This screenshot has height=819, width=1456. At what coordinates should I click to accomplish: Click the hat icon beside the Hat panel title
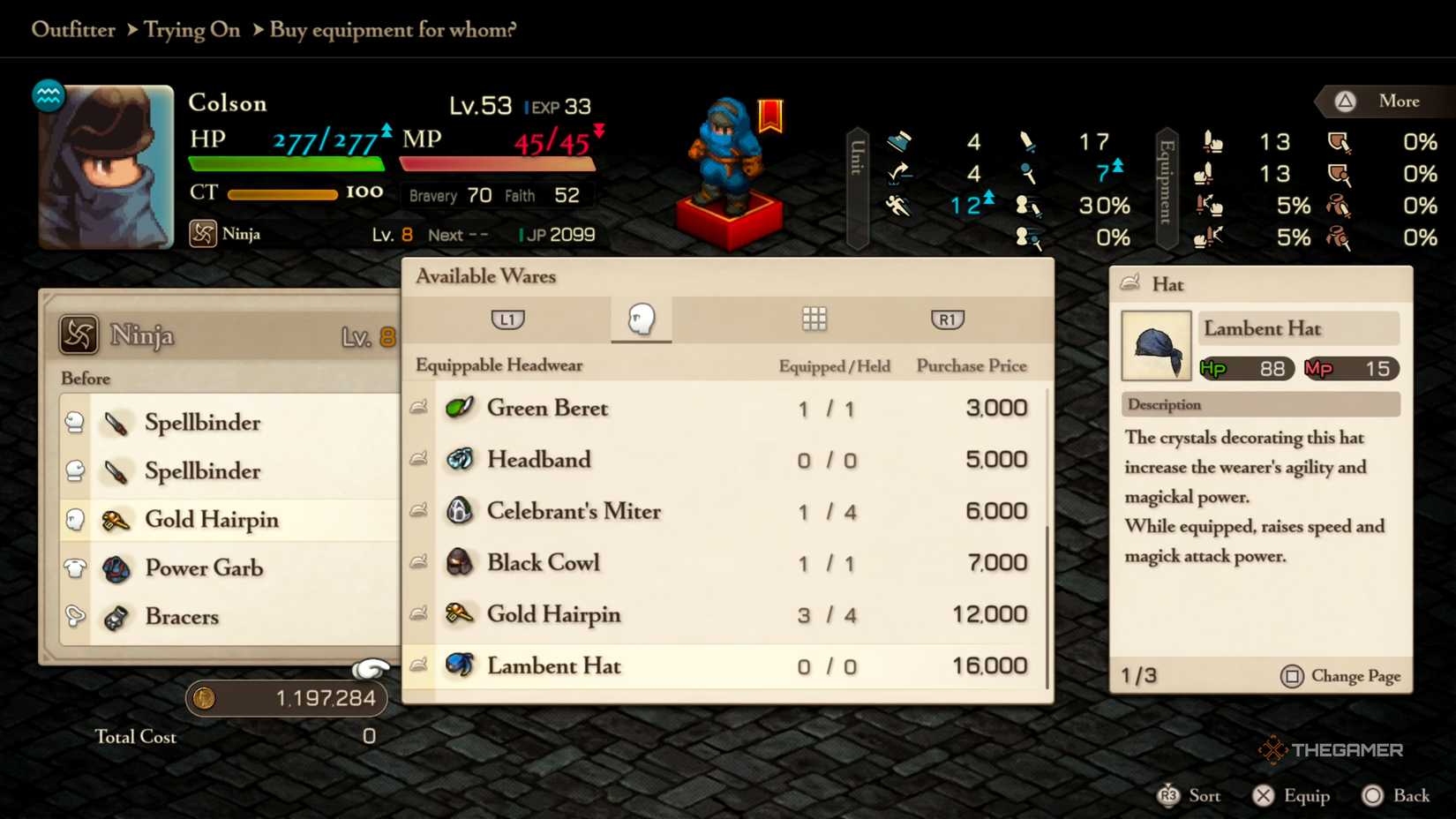click(x=1130, y=282)
